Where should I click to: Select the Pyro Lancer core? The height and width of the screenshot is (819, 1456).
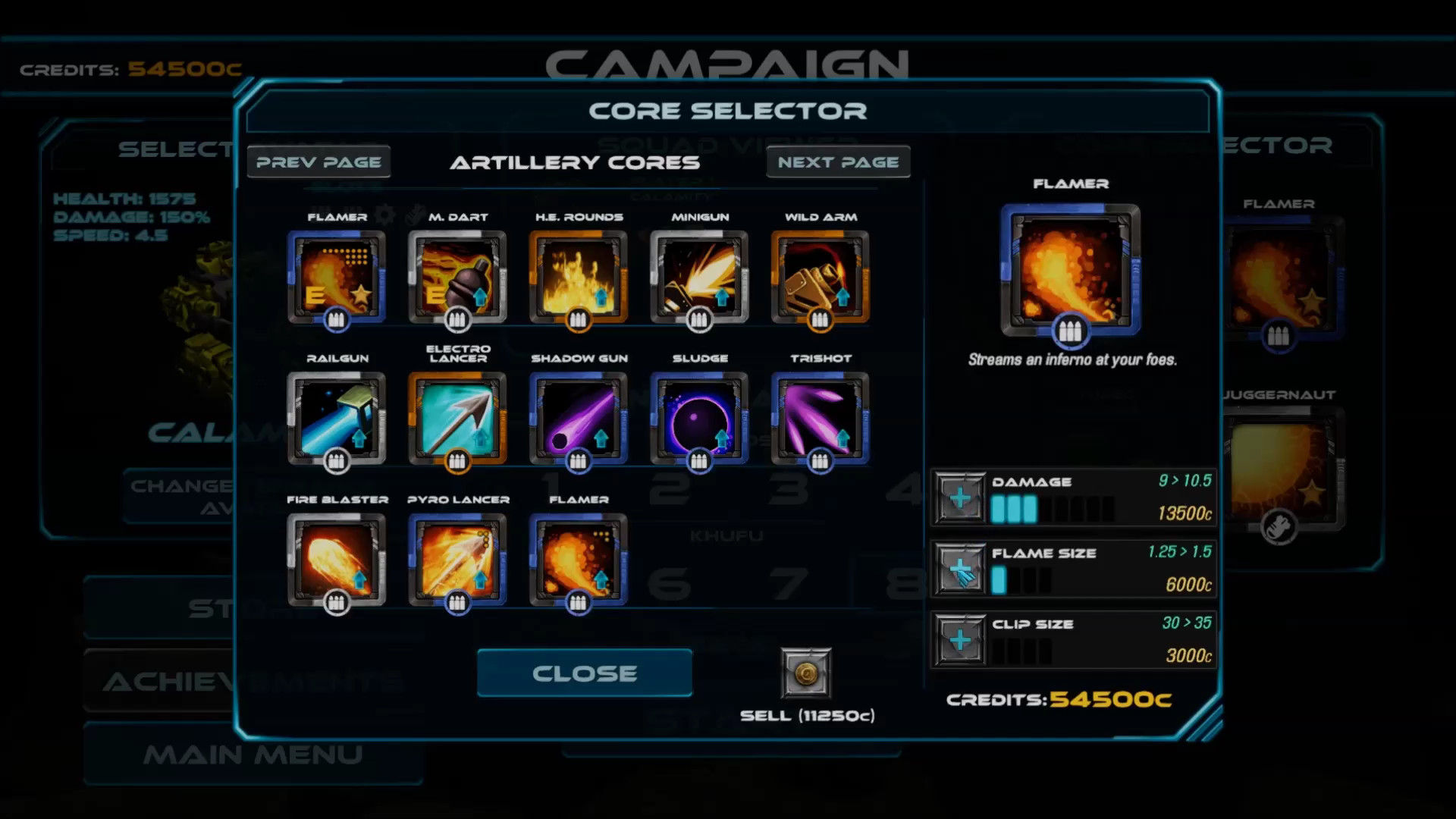point(457,560)
